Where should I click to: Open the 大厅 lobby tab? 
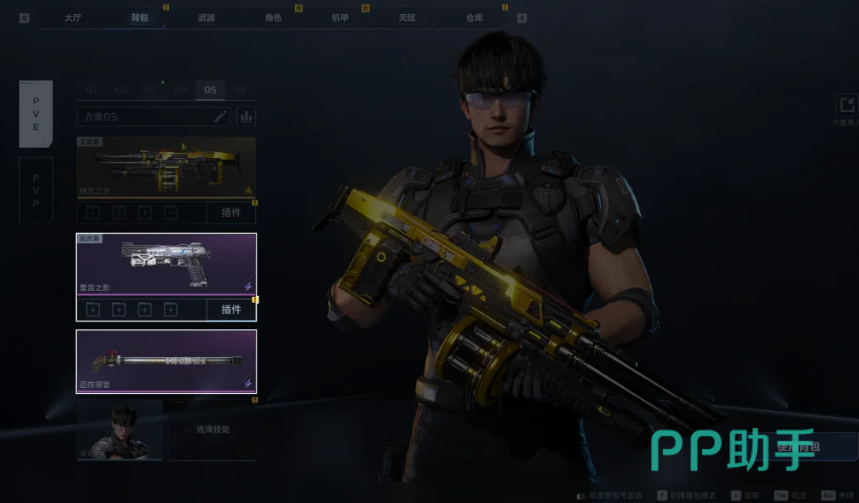72,17
